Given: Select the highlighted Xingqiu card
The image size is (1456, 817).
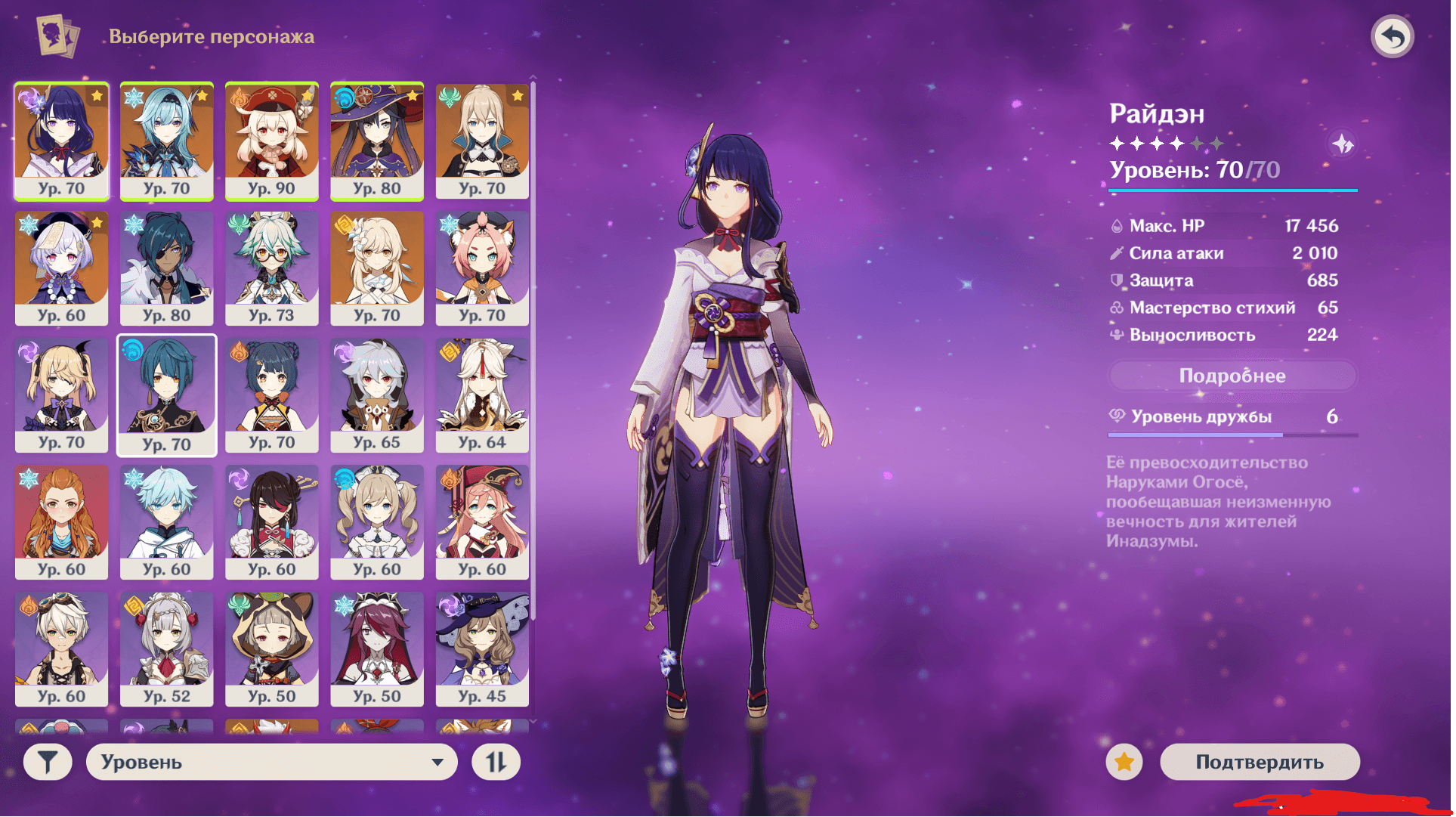Looking at the screenshot, I should 167,395.
